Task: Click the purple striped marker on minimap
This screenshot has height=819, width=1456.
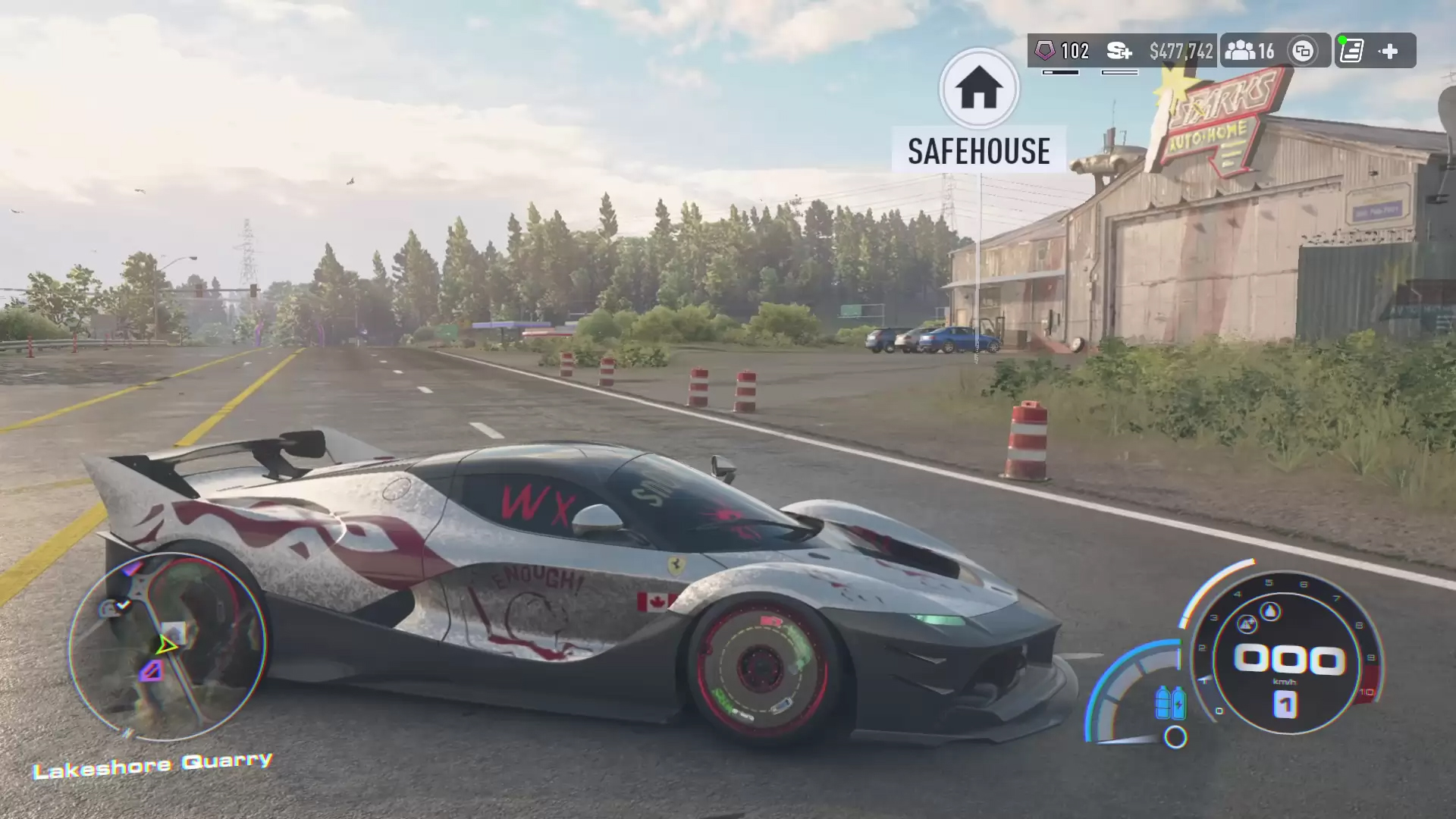Action: [x=152, y=670]
